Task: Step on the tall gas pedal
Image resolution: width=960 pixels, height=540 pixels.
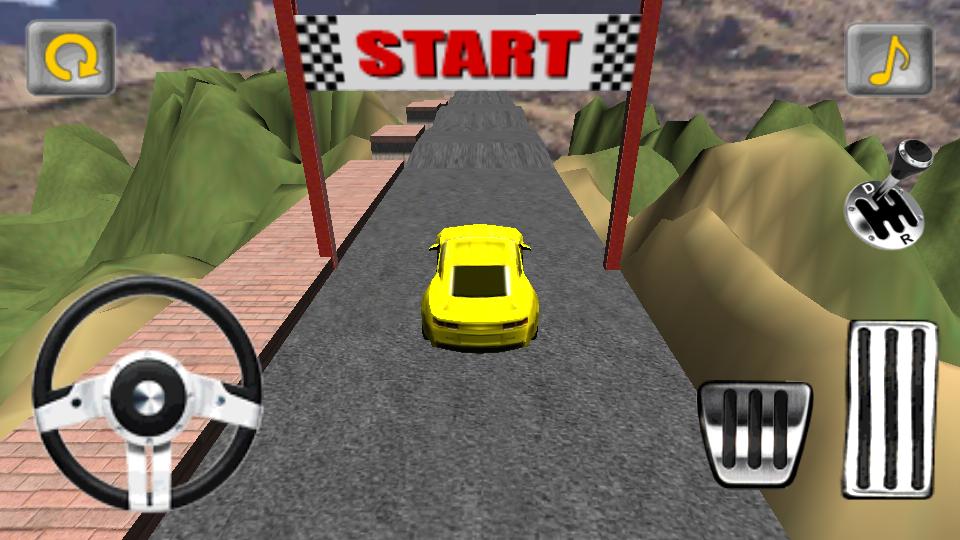Action: [x=890, y=408]
